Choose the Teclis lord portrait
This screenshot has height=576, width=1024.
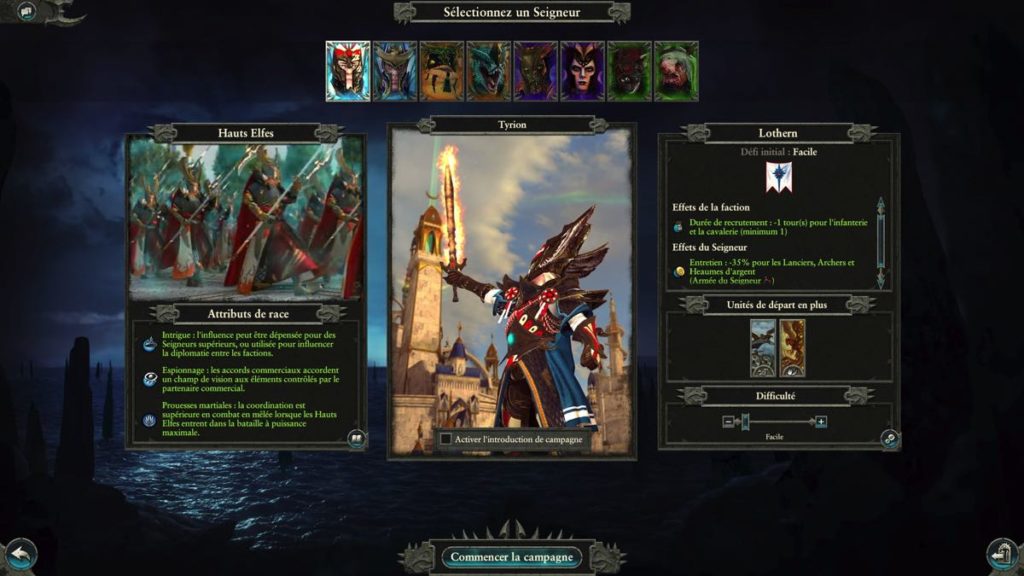click(394, 70)
